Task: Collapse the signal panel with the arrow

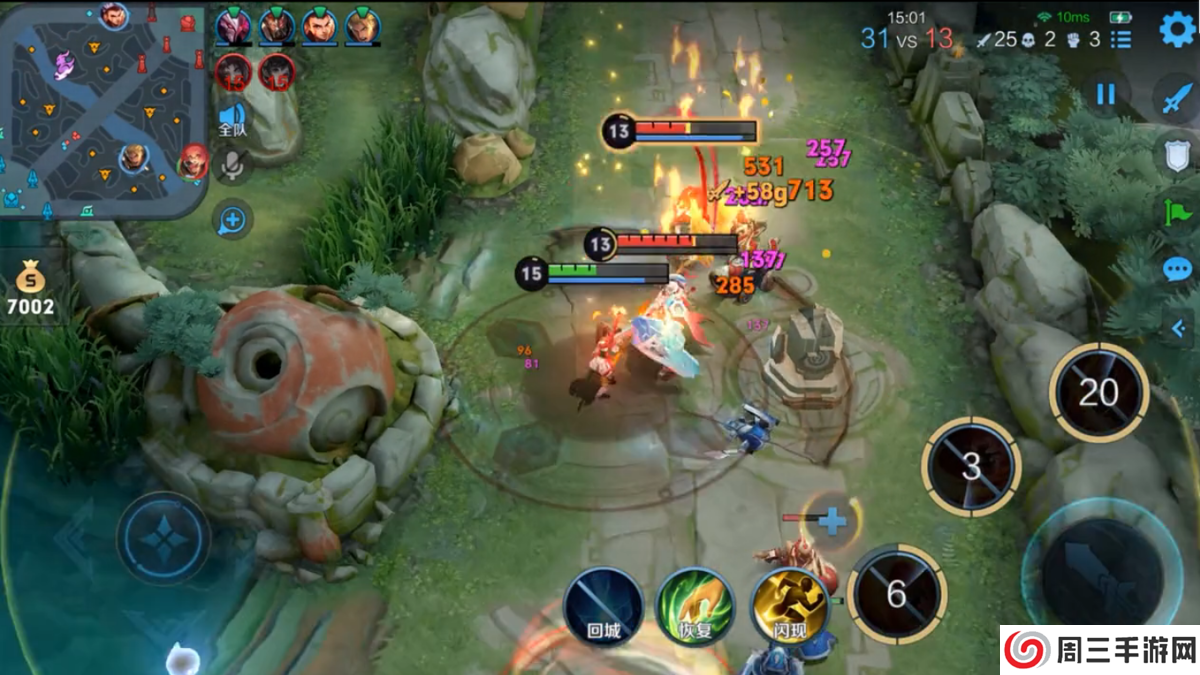Action: click(1178, 326)
